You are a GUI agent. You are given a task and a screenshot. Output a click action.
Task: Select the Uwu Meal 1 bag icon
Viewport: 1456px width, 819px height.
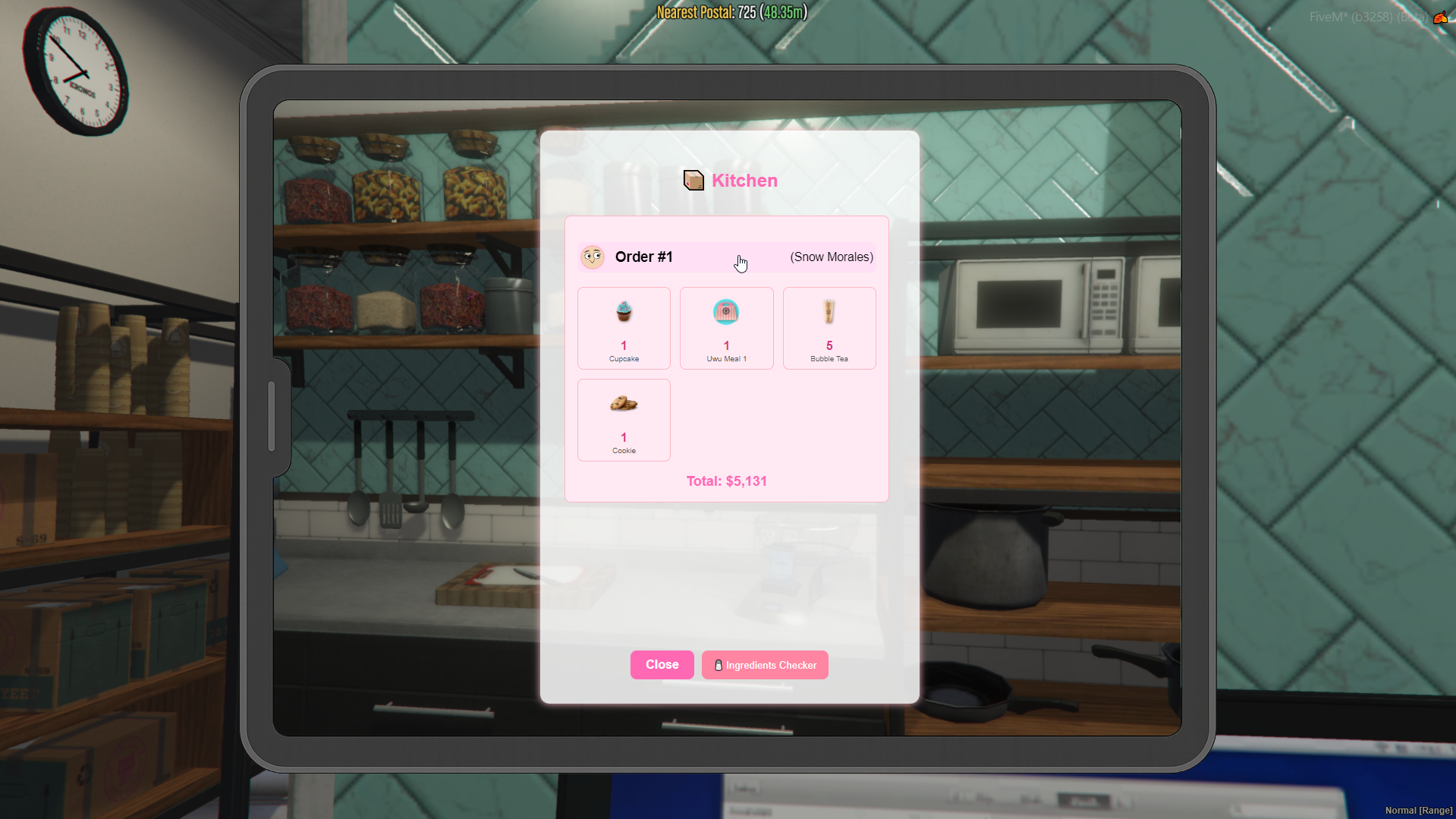point(726,311)
